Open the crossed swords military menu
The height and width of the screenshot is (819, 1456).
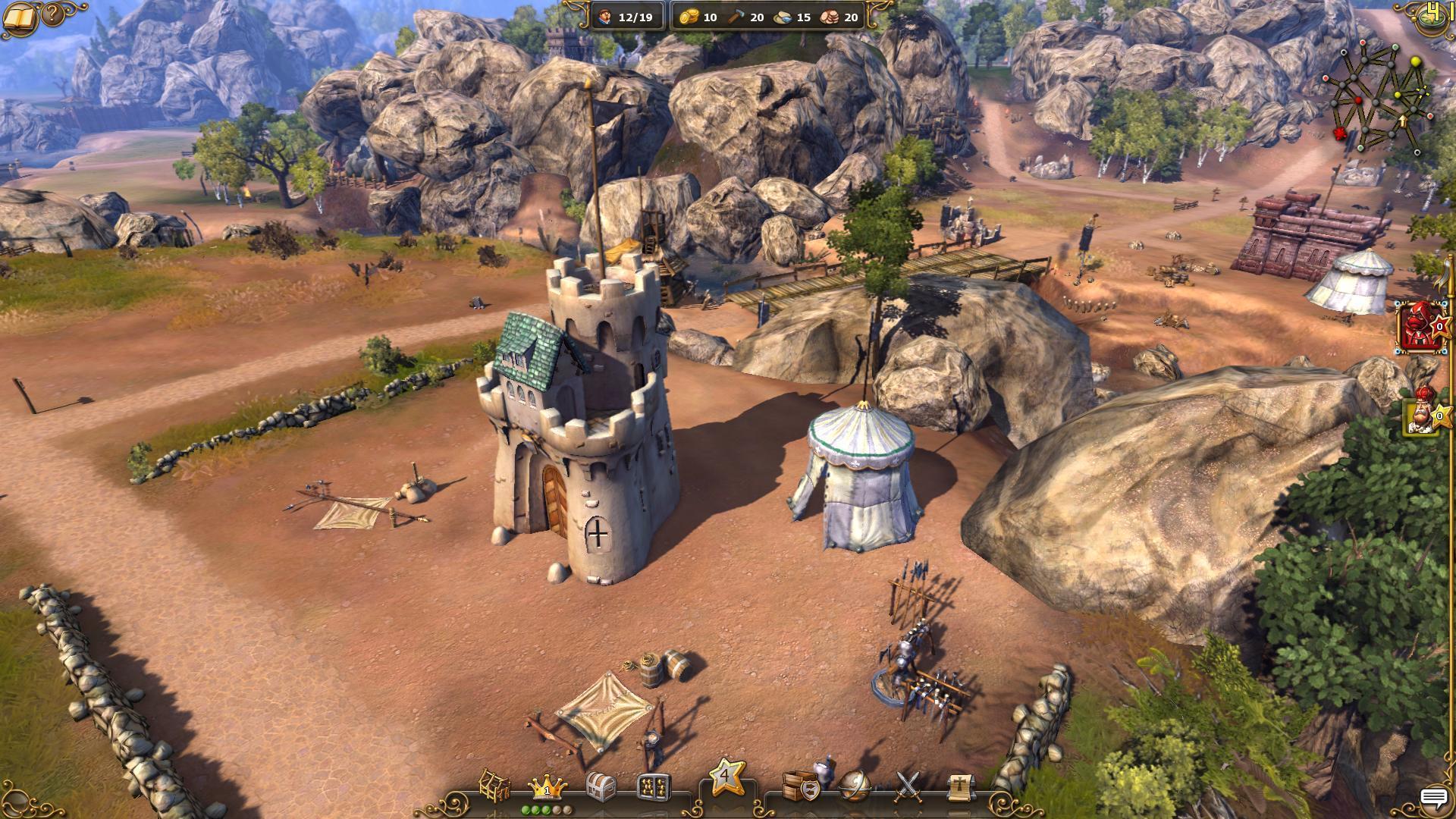tap(908, 786)
